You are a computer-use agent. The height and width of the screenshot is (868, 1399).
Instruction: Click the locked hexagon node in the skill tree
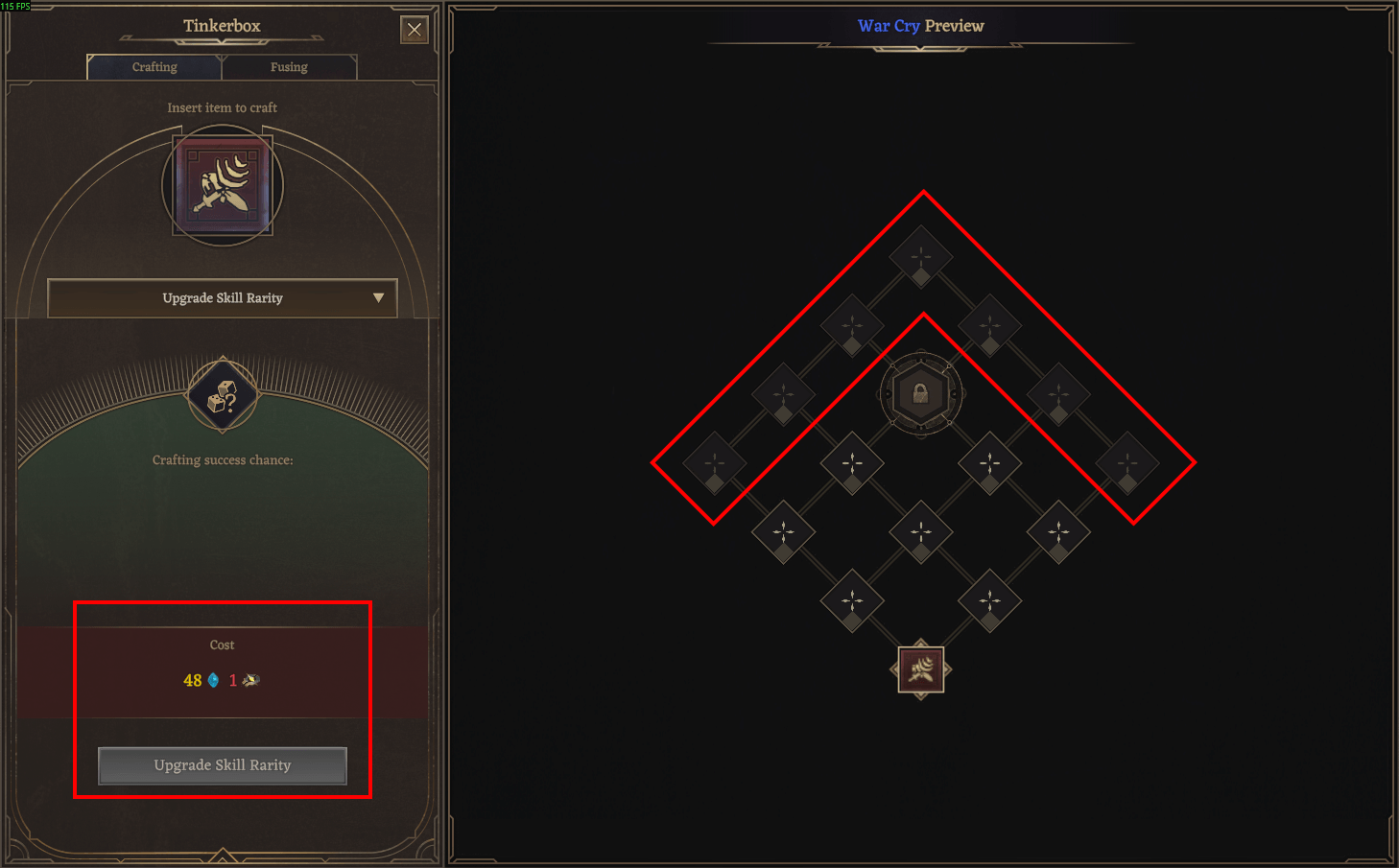coord(920,394)
